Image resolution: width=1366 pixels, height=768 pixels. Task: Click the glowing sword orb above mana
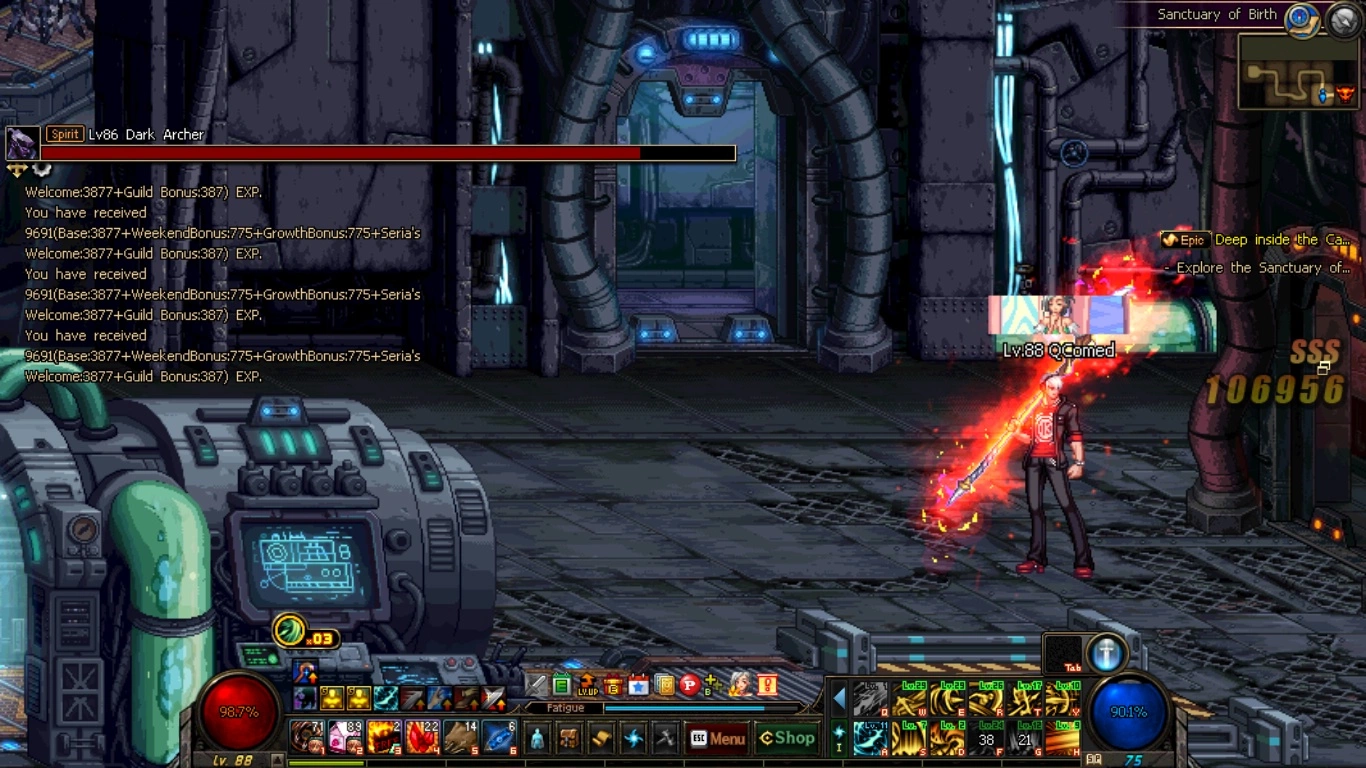1106,653
